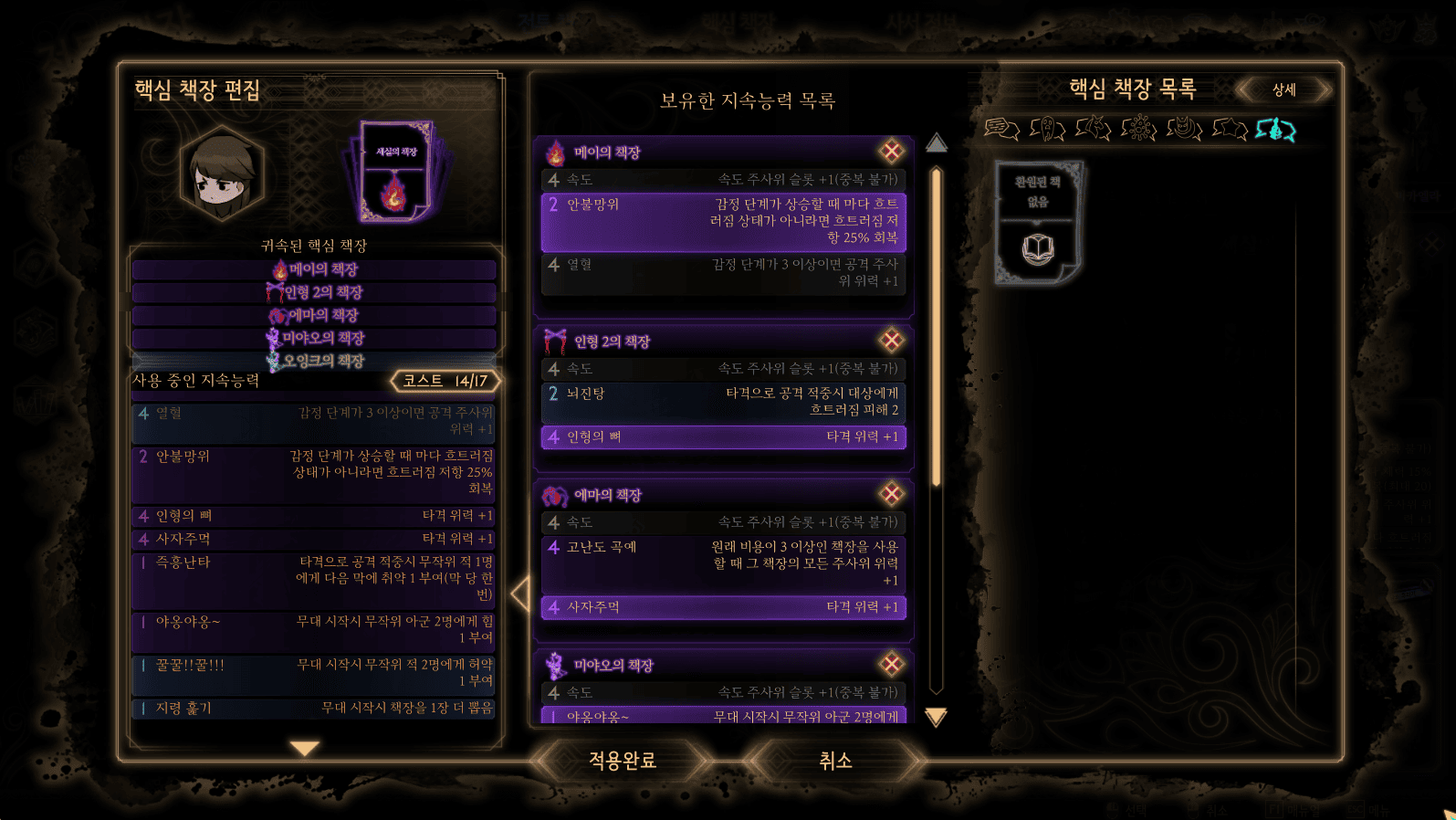Screen dimensions: 1456x820
Task: Select the 고난도 곡예 passive row
Action: pos(723,562)
